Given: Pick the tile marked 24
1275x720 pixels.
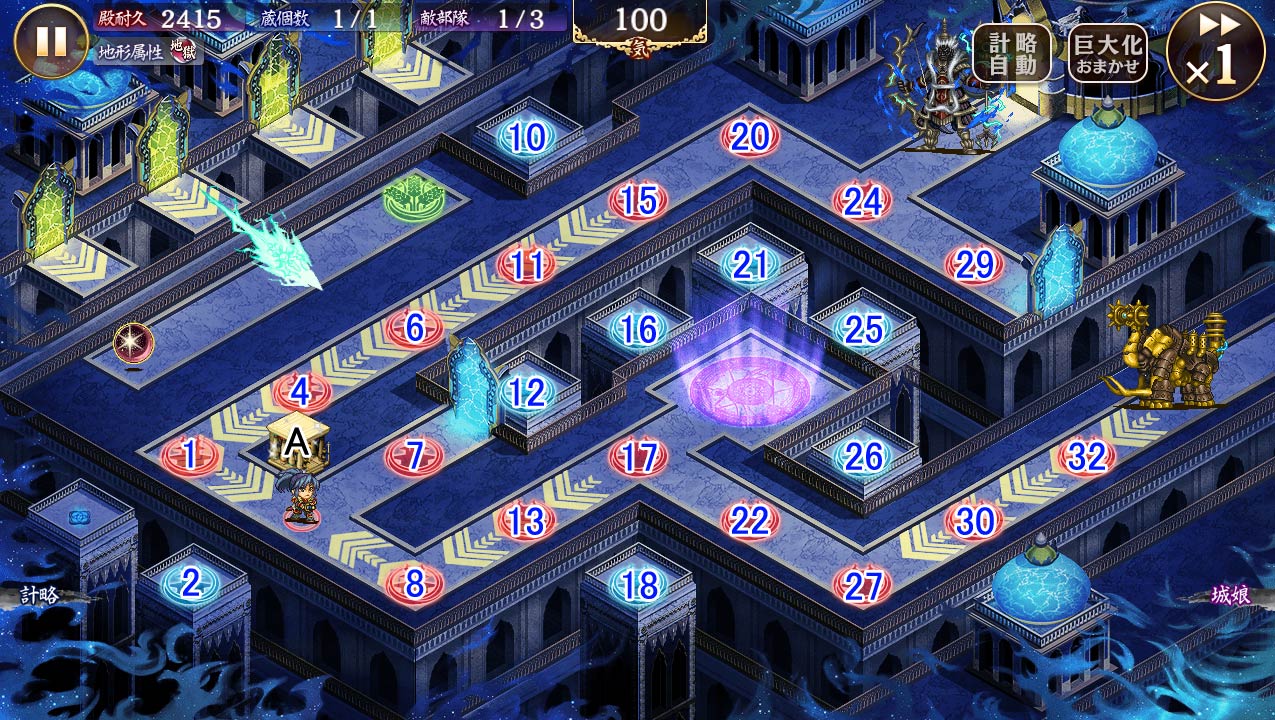Looking at the screenshot, I should tap(862, 202).
